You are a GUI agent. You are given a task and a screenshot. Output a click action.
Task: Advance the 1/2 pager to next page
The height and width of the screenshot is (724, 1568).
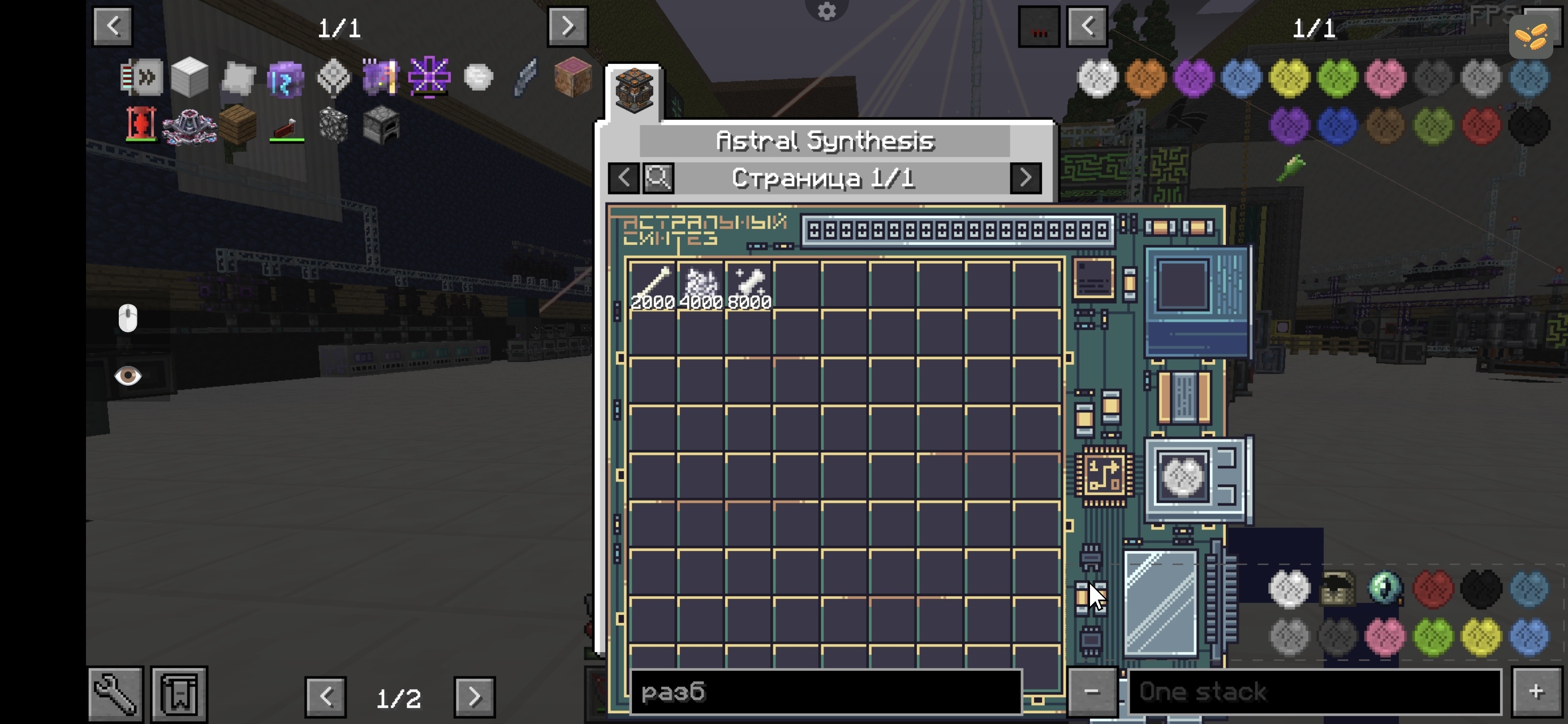(474, 697)
